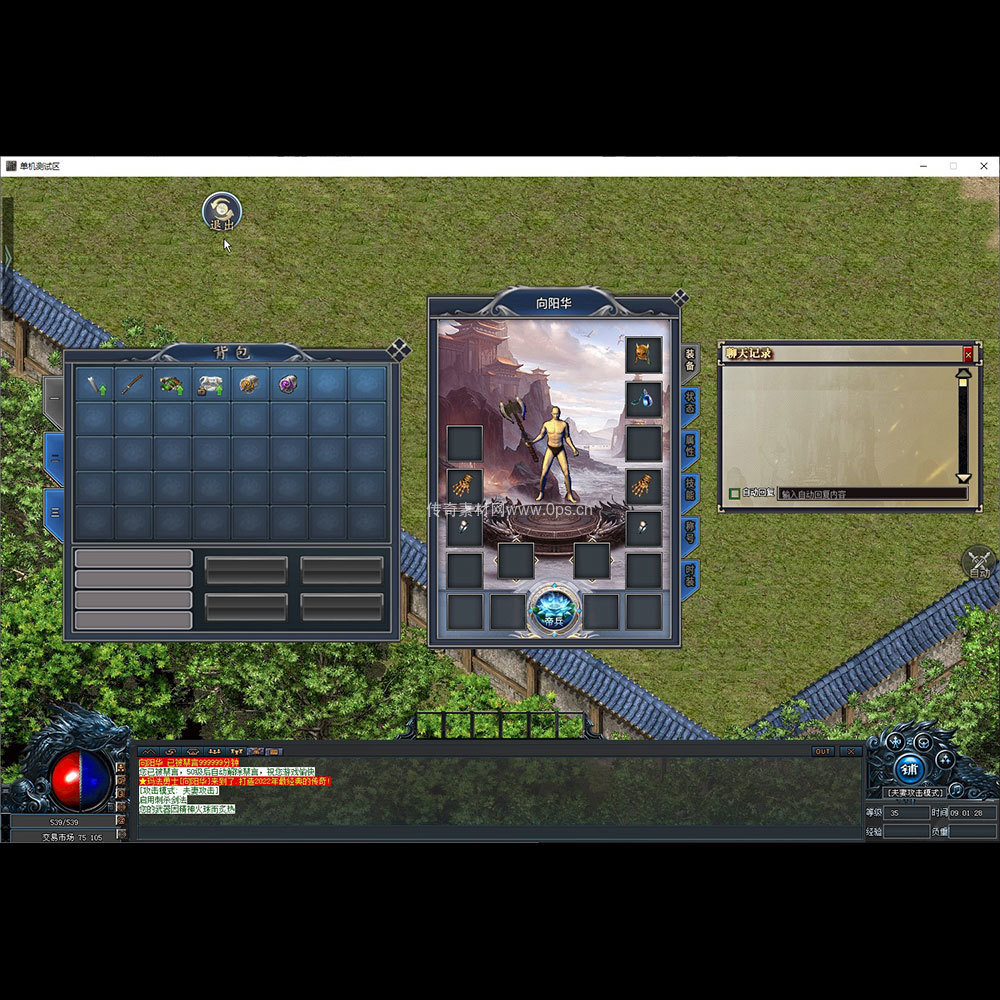This screenshot has height=1000, width=1000.
Task: Switch to the 属性 attributes tab
Action: tap(690, 444)
